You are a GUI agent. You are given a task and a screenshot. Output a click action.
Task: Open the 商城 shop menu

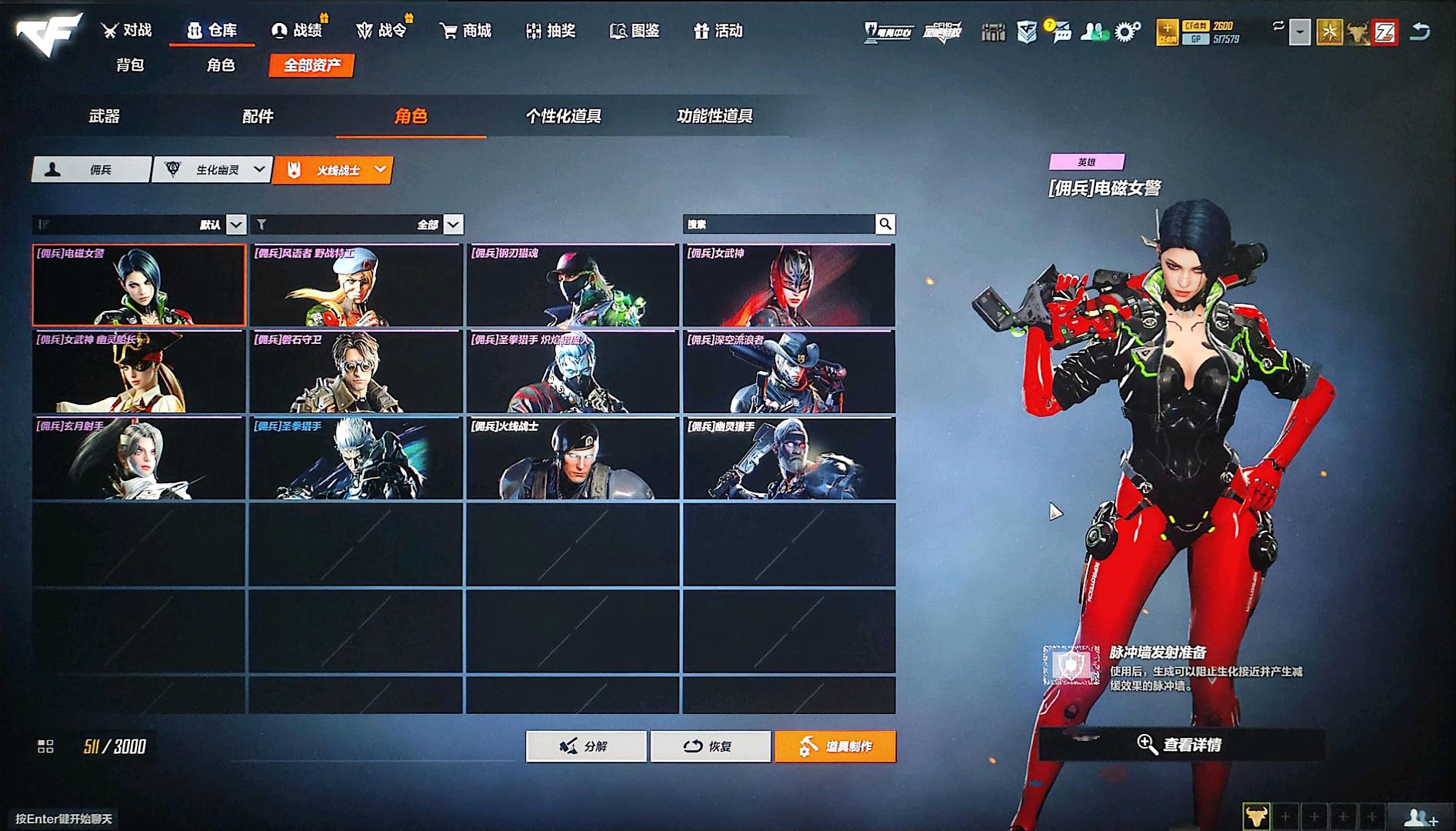(x=465, y=31)
